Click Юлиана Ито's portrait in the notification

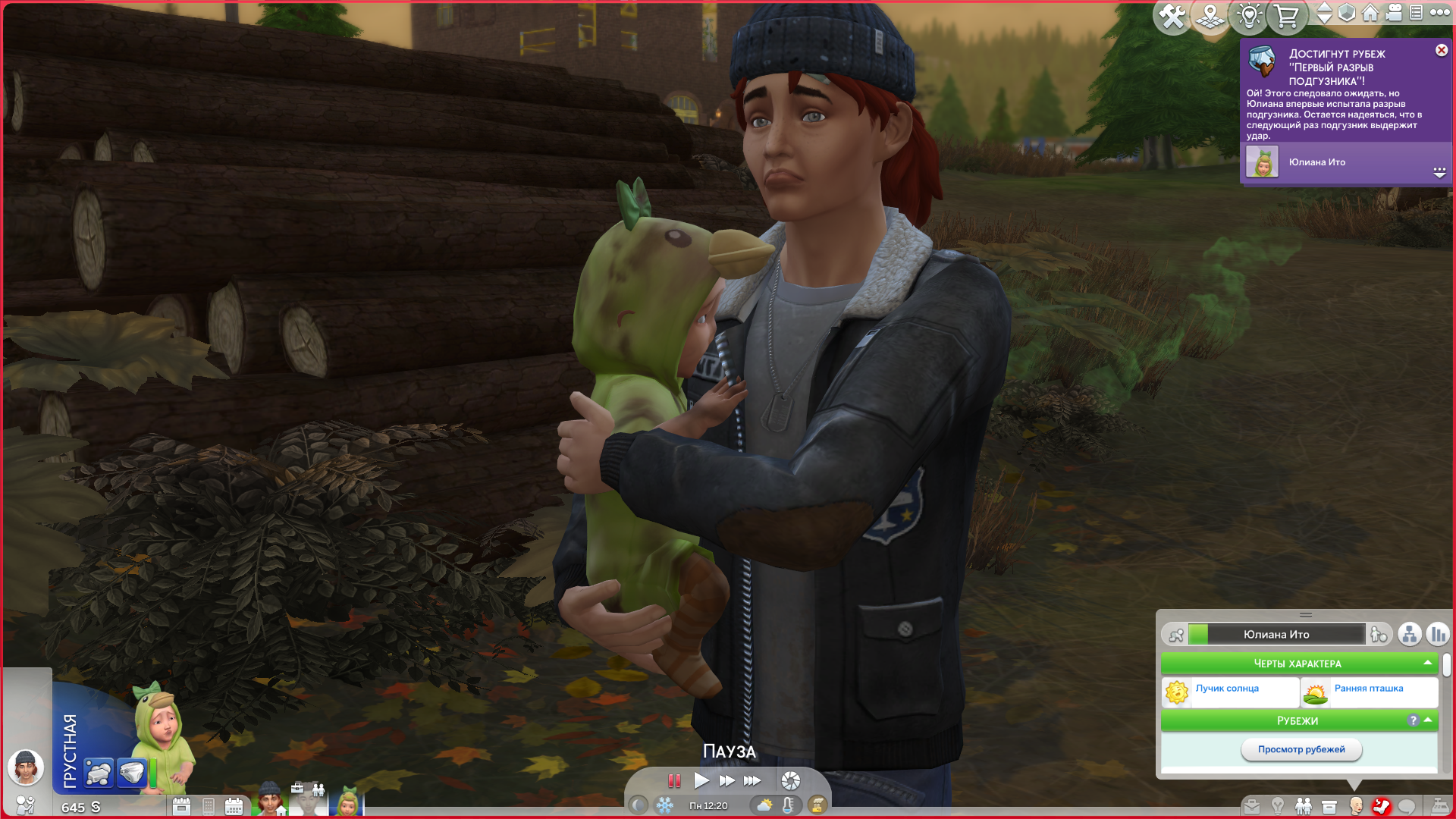(1262, 162)
